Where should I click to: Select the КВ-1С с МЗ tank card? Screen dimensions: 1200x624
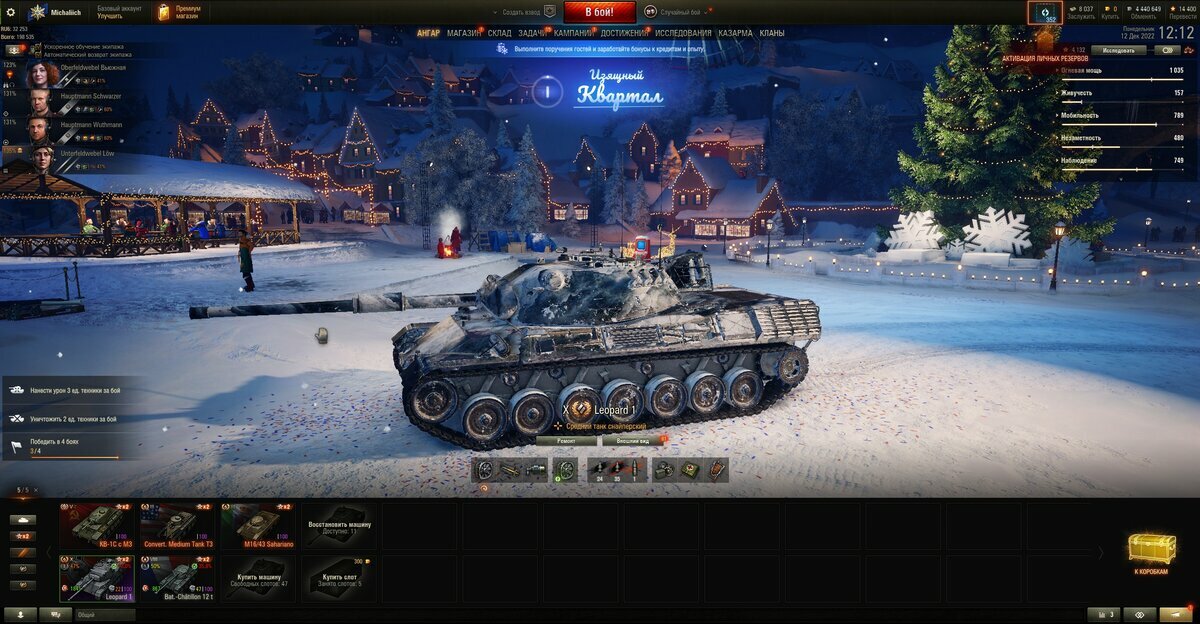pyautogui.click(x=96, y=523)
